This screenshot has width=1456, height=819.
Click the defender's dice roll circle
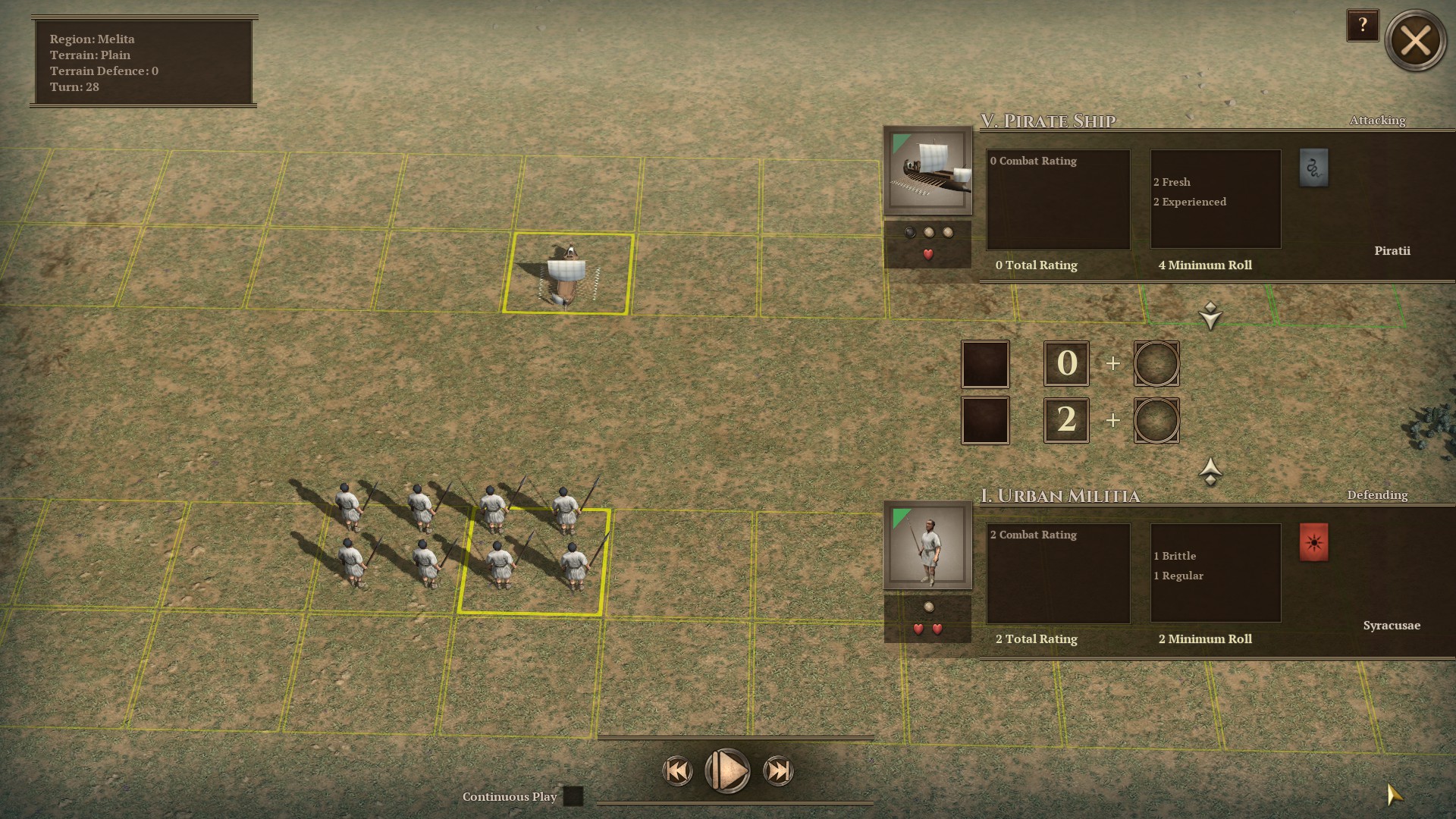1156,420
